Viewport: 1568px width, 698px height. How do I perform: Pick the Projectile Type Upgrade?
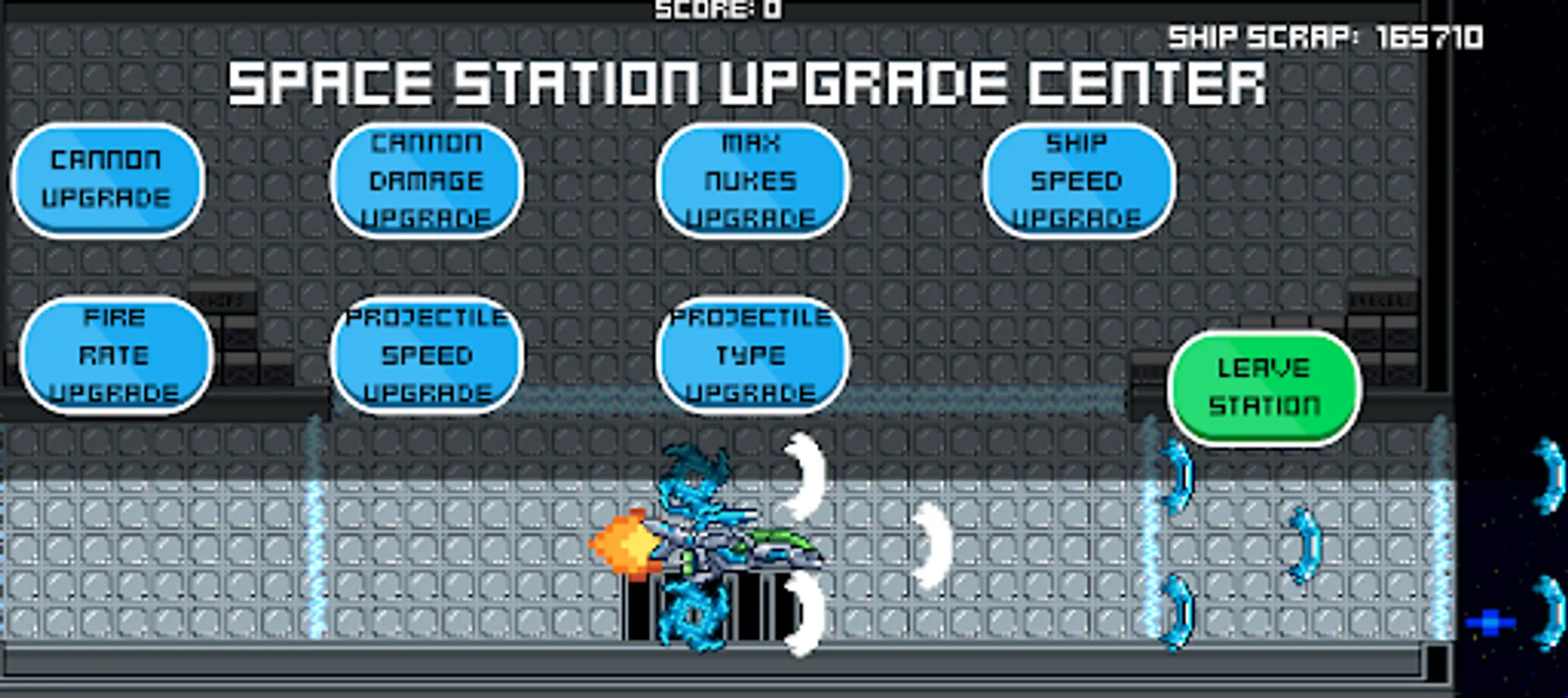(x=753, y=354)
